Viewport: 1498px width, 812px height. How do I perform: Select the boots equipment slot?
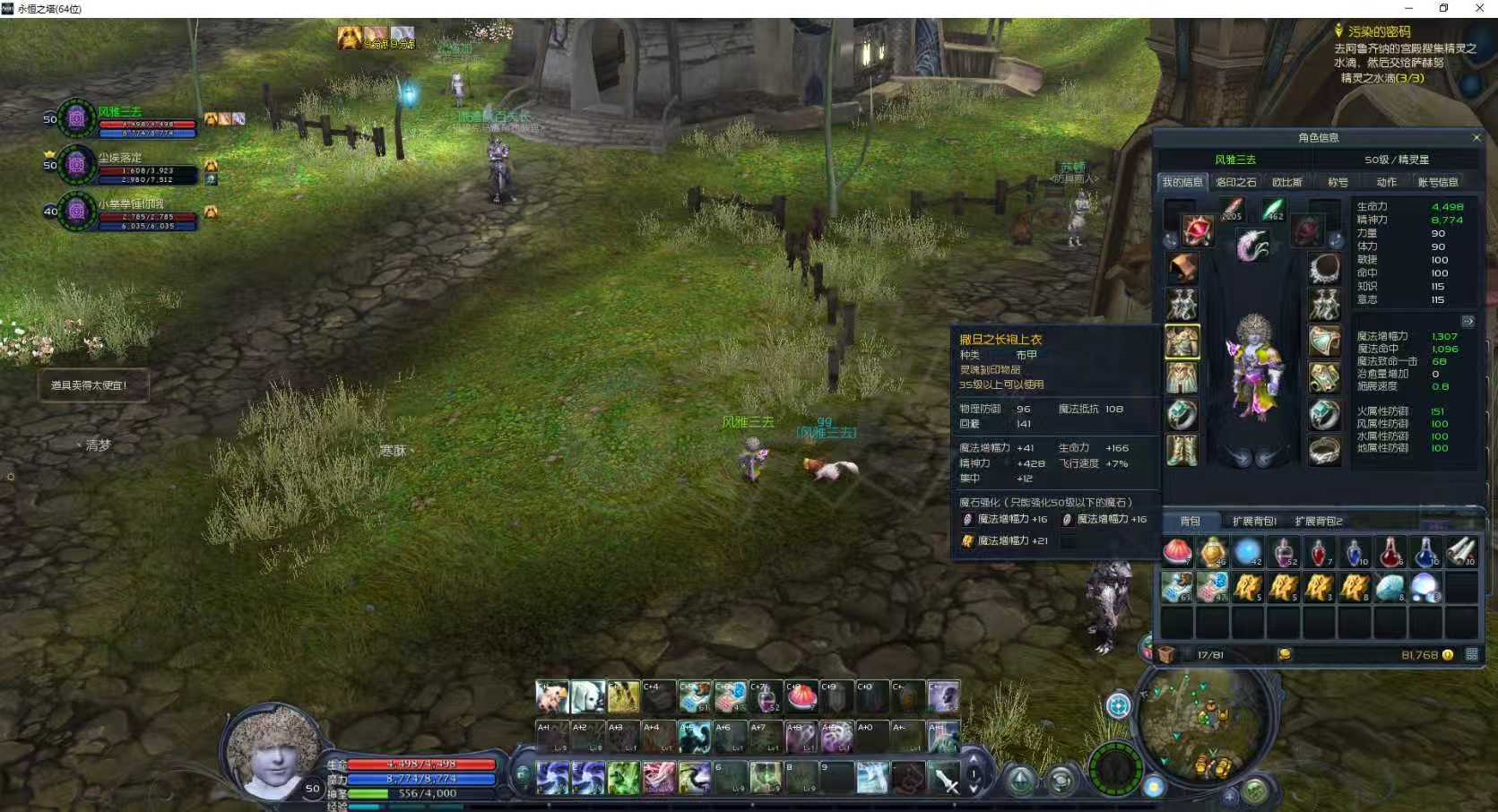coord(1182,450)
